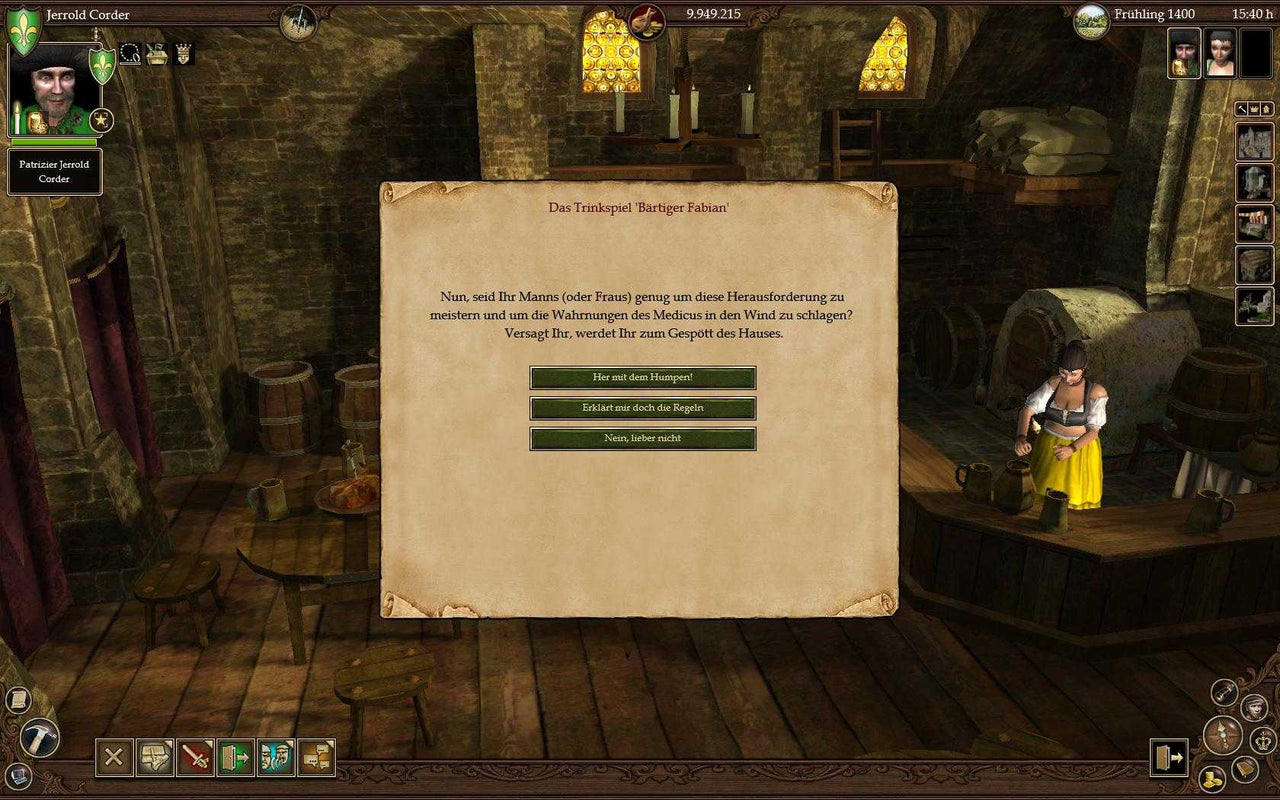Click the star rank badge on the portrait
Screen dimensions: 1280x800
[99, 121]
